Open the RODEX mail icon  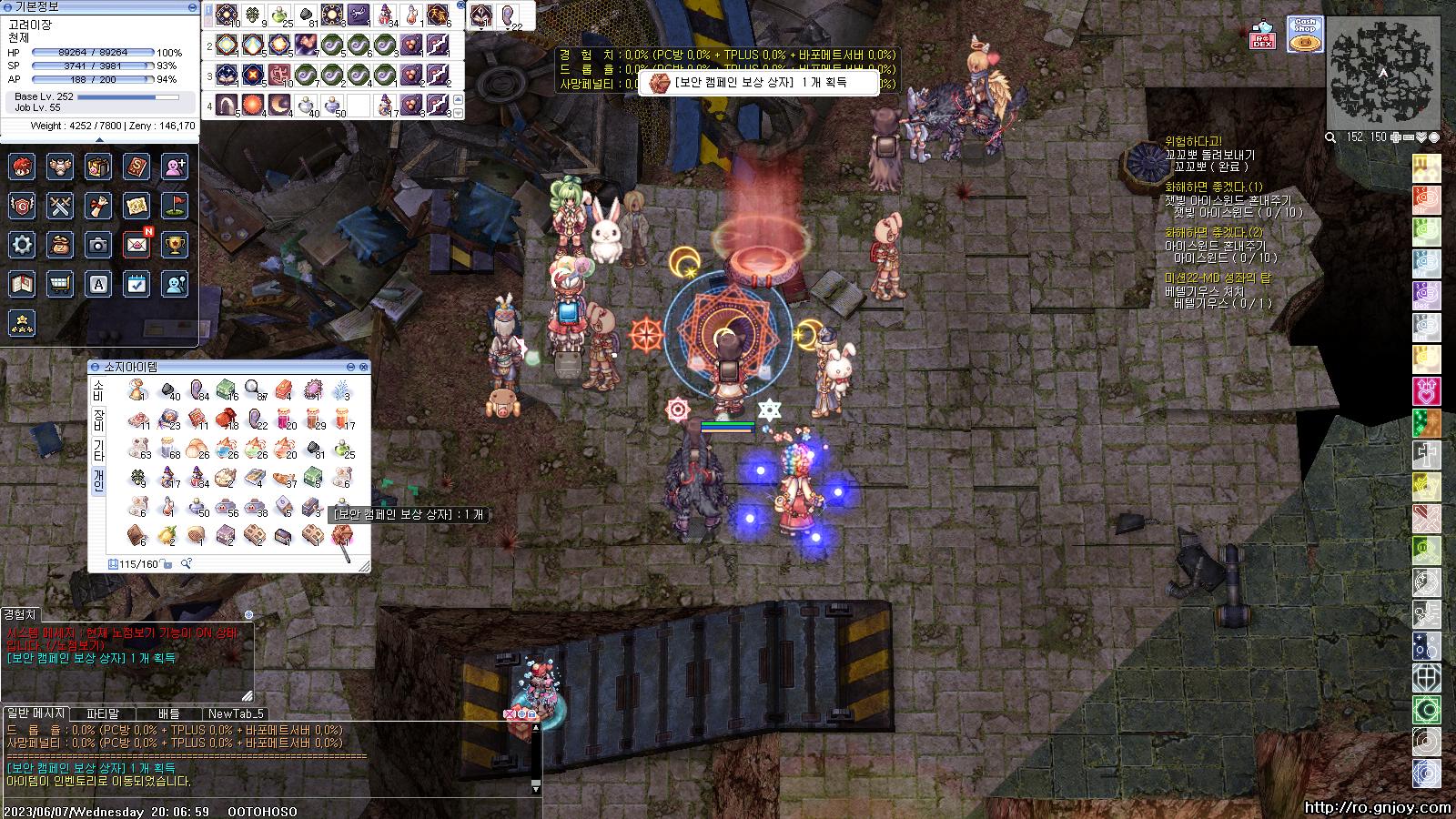(1262, 35)
